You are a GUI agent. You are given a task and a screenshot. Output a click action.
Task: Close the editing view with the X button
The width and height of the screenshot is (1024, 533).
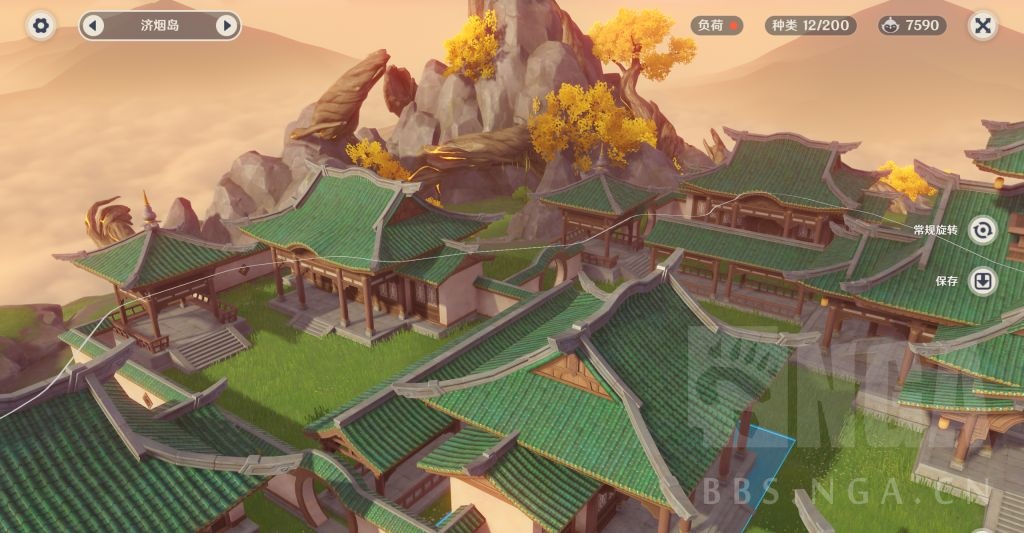pyautogui.click(x=982, y=26)
